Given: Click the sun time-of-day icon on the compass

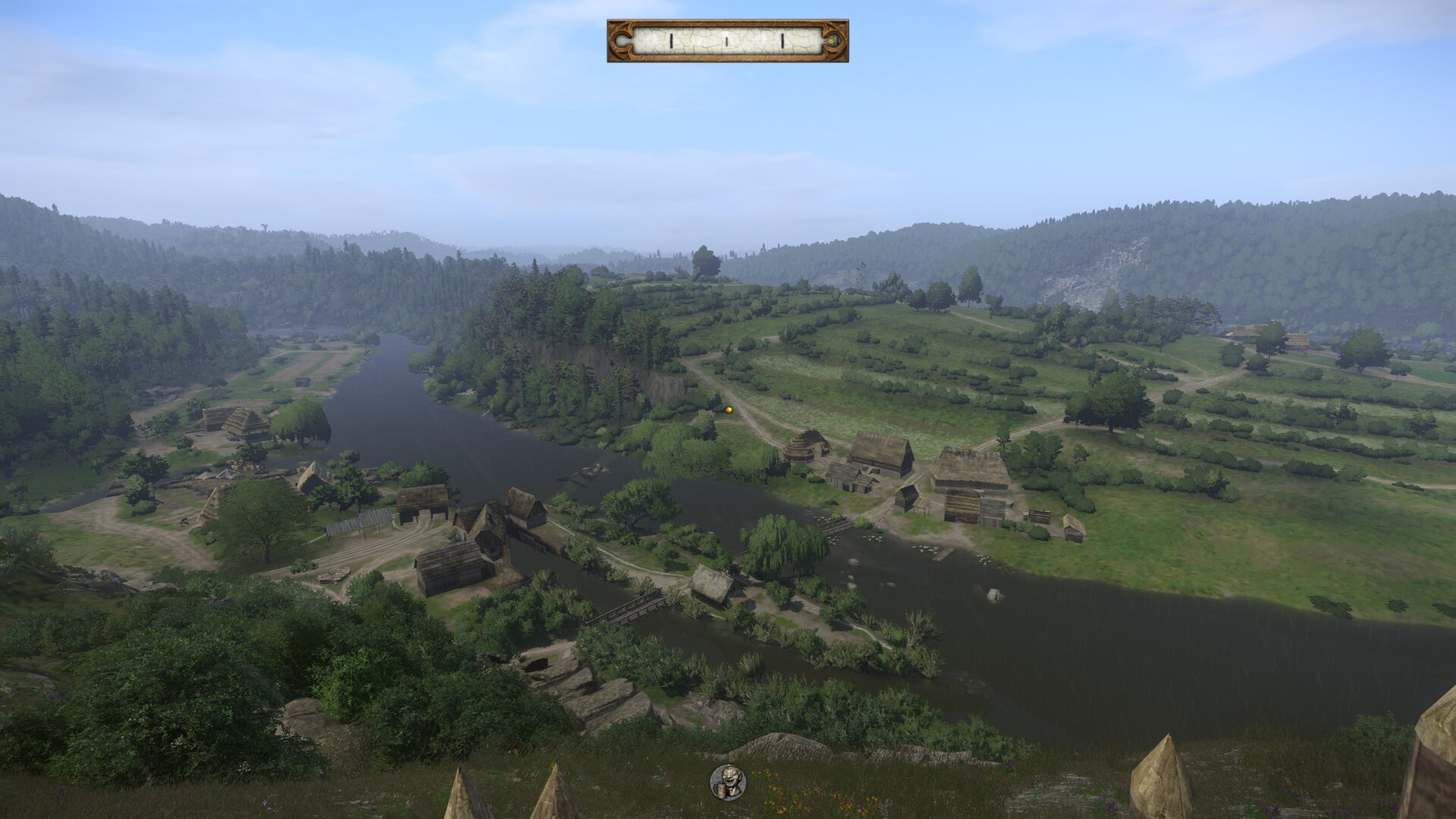Looking at the screenshot, I should pyautogui.click(x=835, y=39).
